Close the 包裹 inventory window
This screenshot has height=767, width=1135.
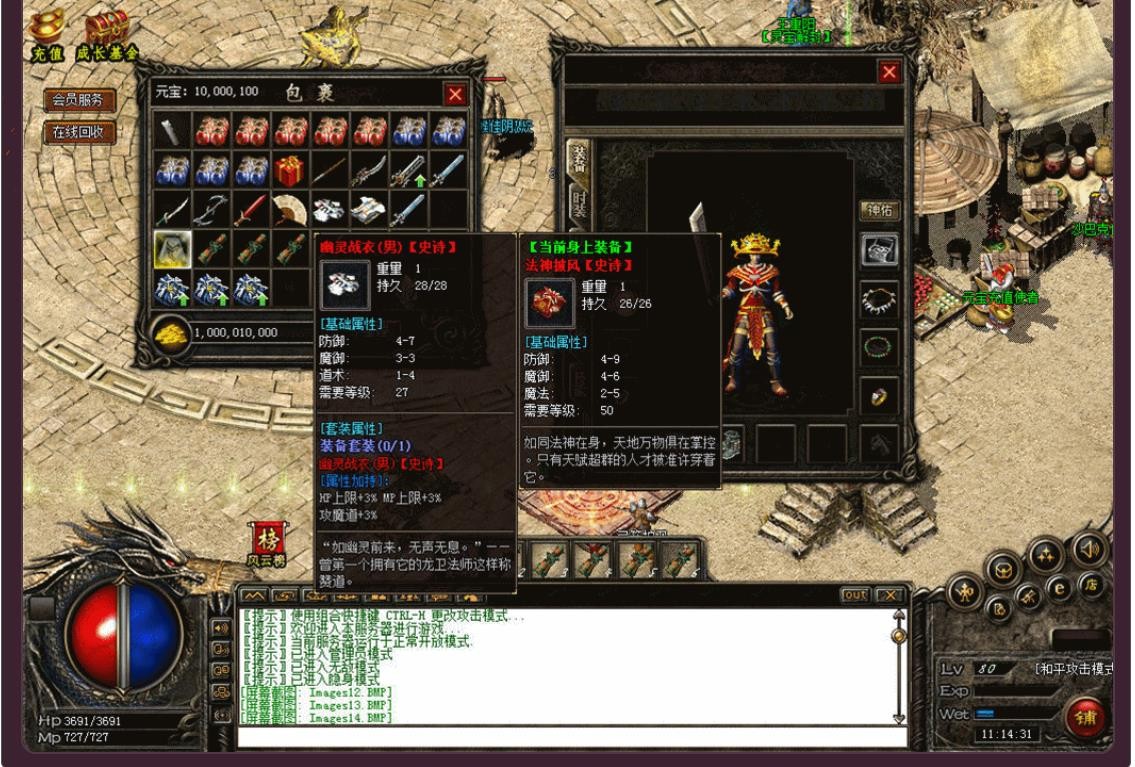click(x=455, y=94)
